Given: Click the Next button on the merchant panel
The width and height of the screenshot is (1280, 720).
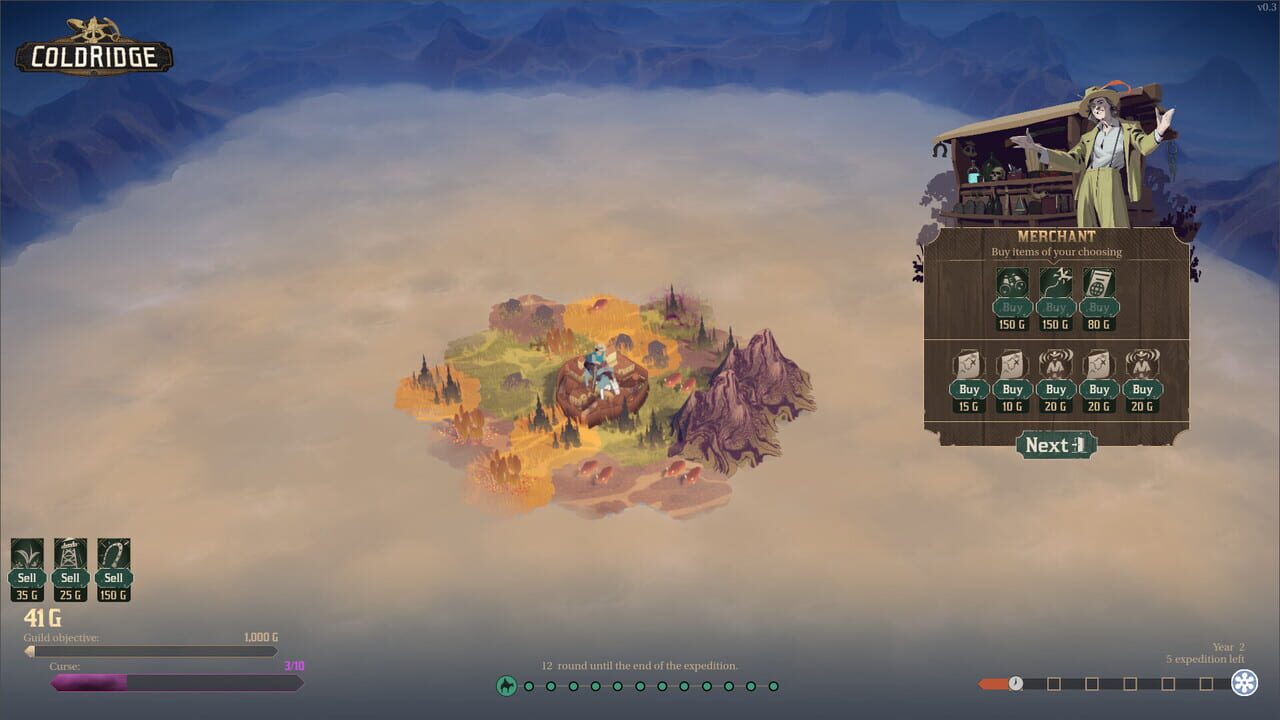Looking at the screenshot, I should pos(1056,446).
